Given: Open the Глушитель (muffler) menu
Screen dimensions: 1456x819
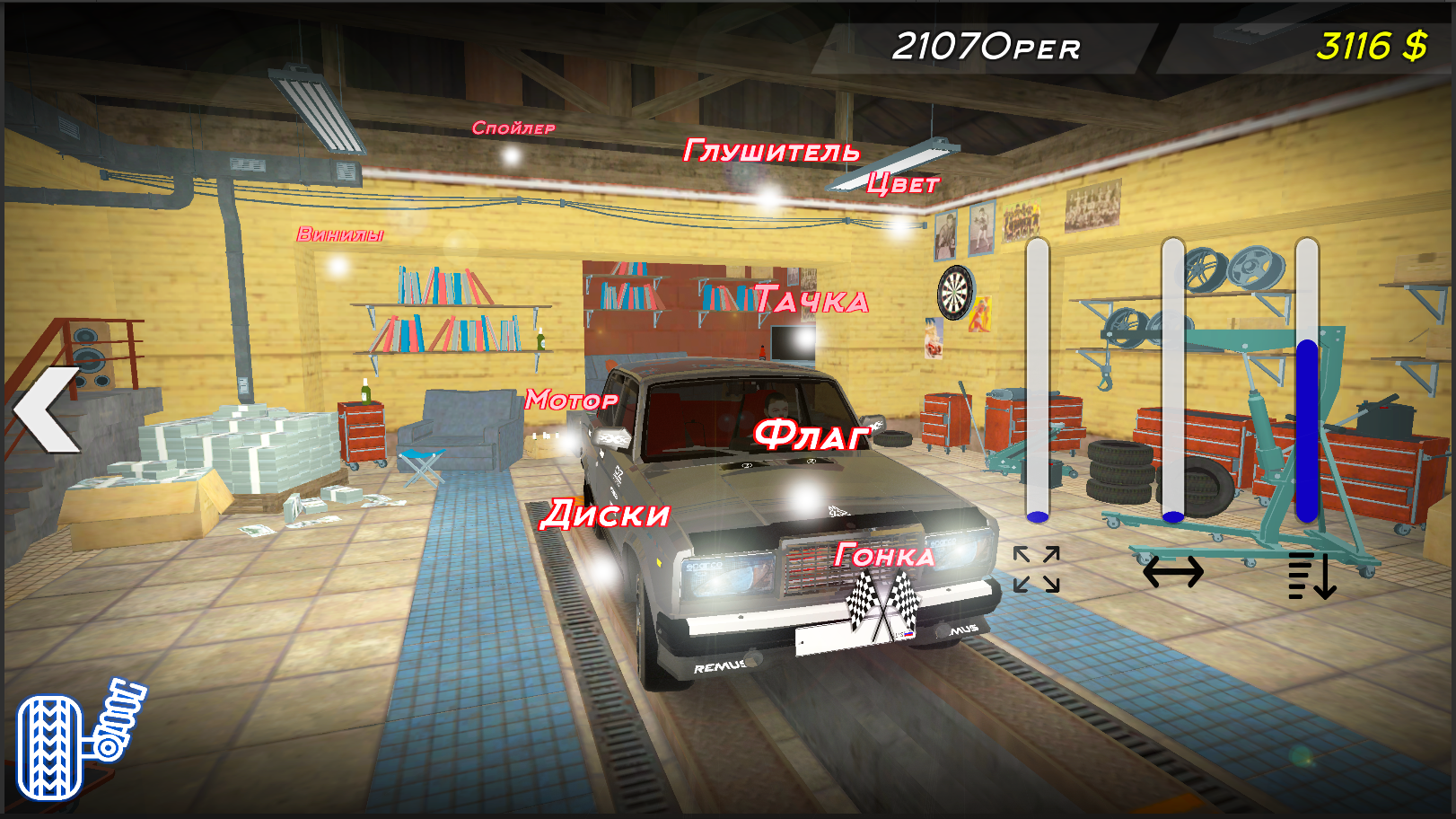Looking at the screenshot, I should point(773,151).
